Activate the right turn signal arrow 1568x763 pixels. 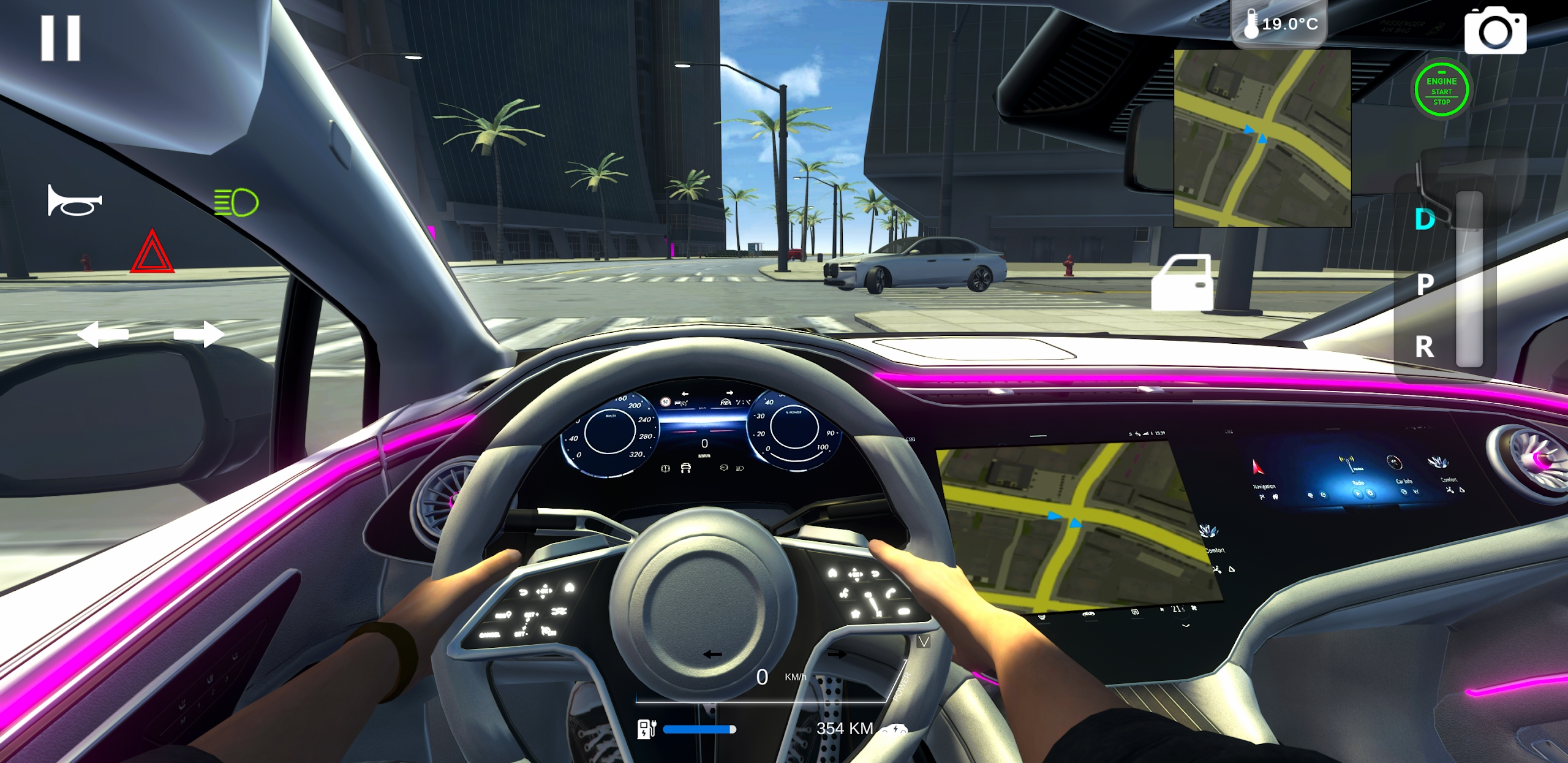coord(199,334)
